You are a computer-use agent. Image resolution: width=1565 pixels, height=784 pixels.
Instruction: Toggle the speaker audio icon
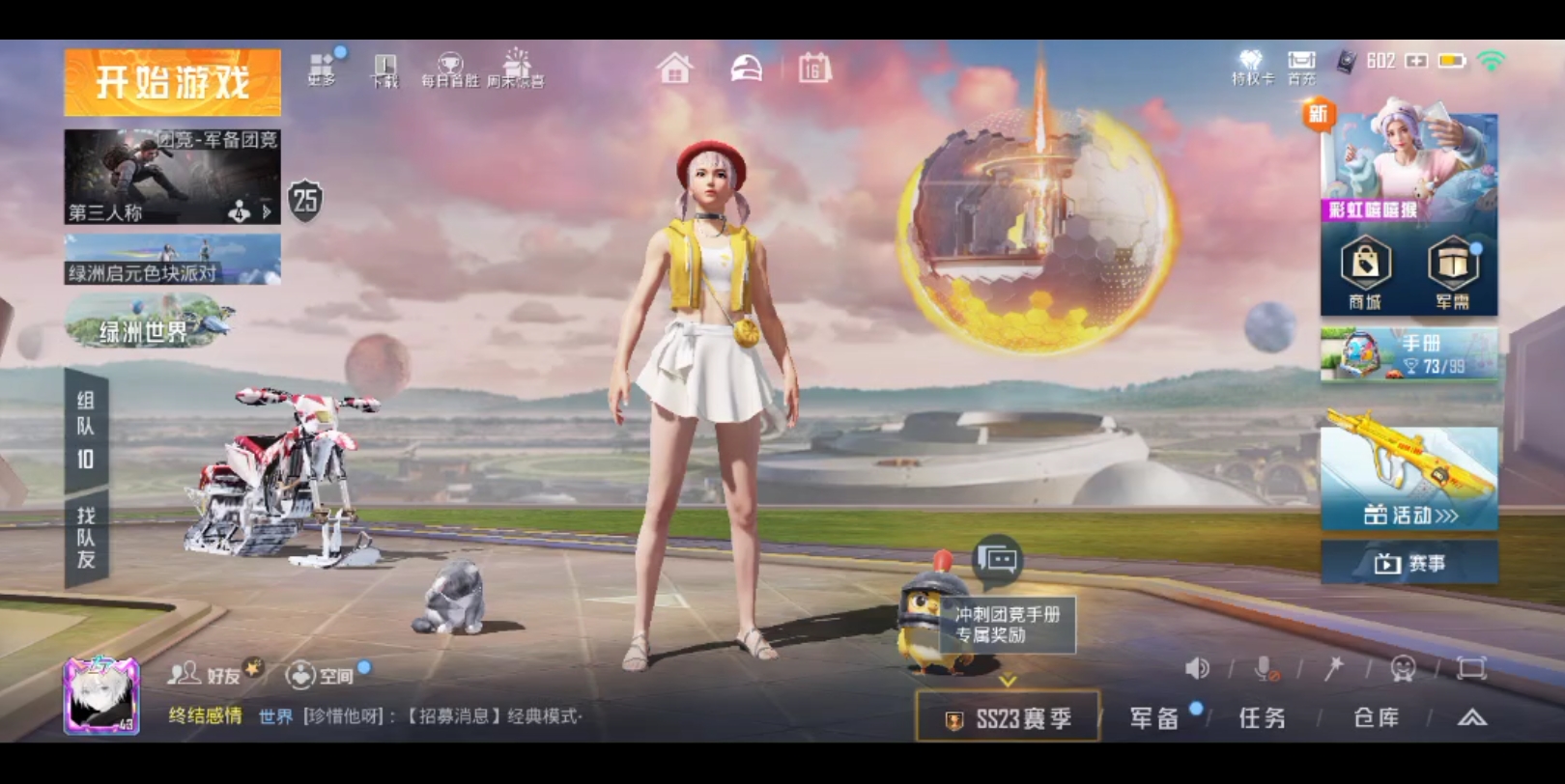click(1199, 666)
